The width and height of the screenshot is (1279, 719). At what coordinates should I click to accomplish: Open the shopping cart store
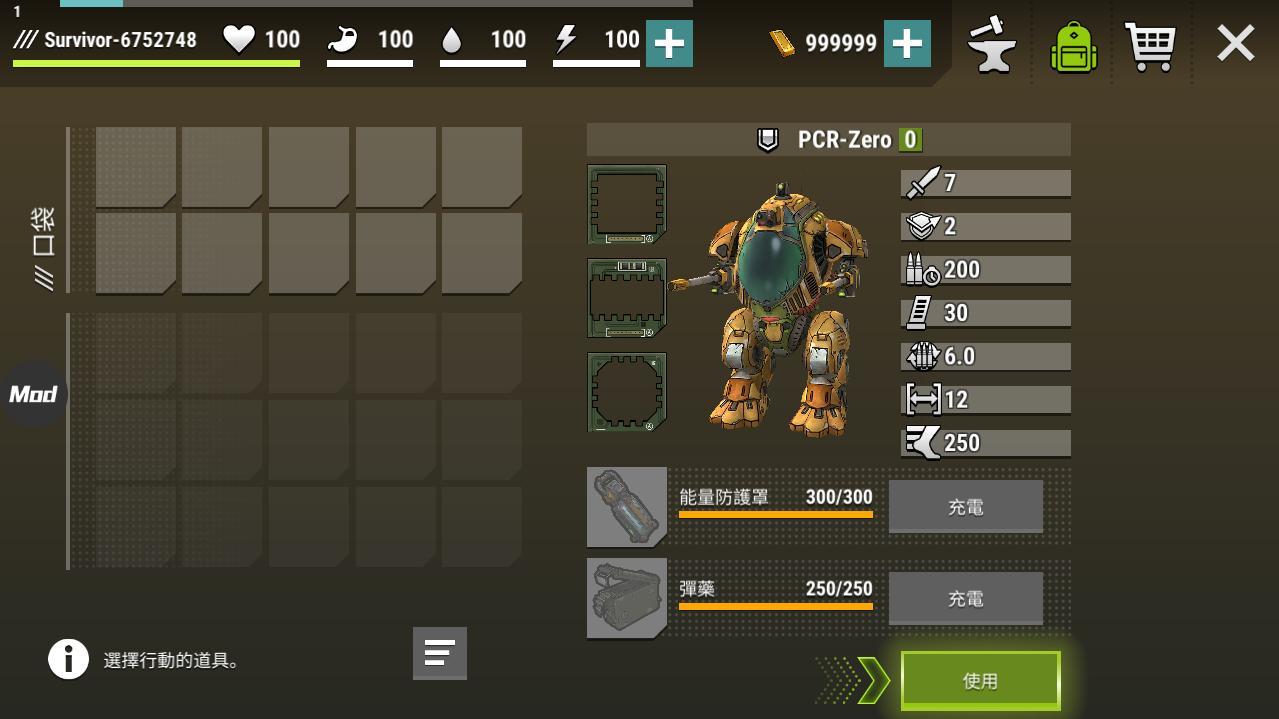pos(1150,45)
